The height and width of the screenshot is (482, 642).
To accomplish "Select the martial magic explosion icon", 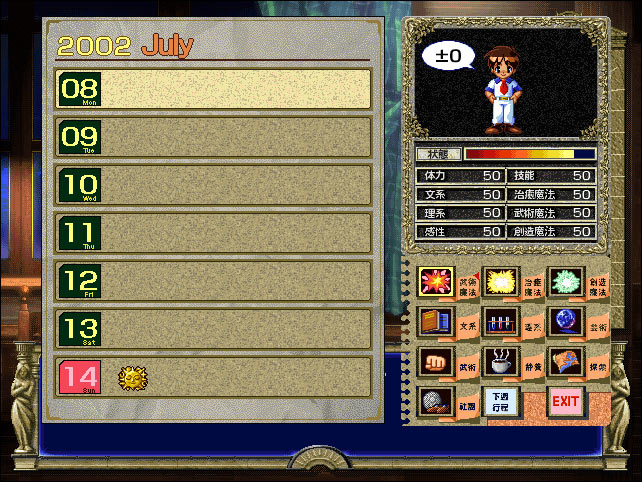I will [x=437, y=283].
